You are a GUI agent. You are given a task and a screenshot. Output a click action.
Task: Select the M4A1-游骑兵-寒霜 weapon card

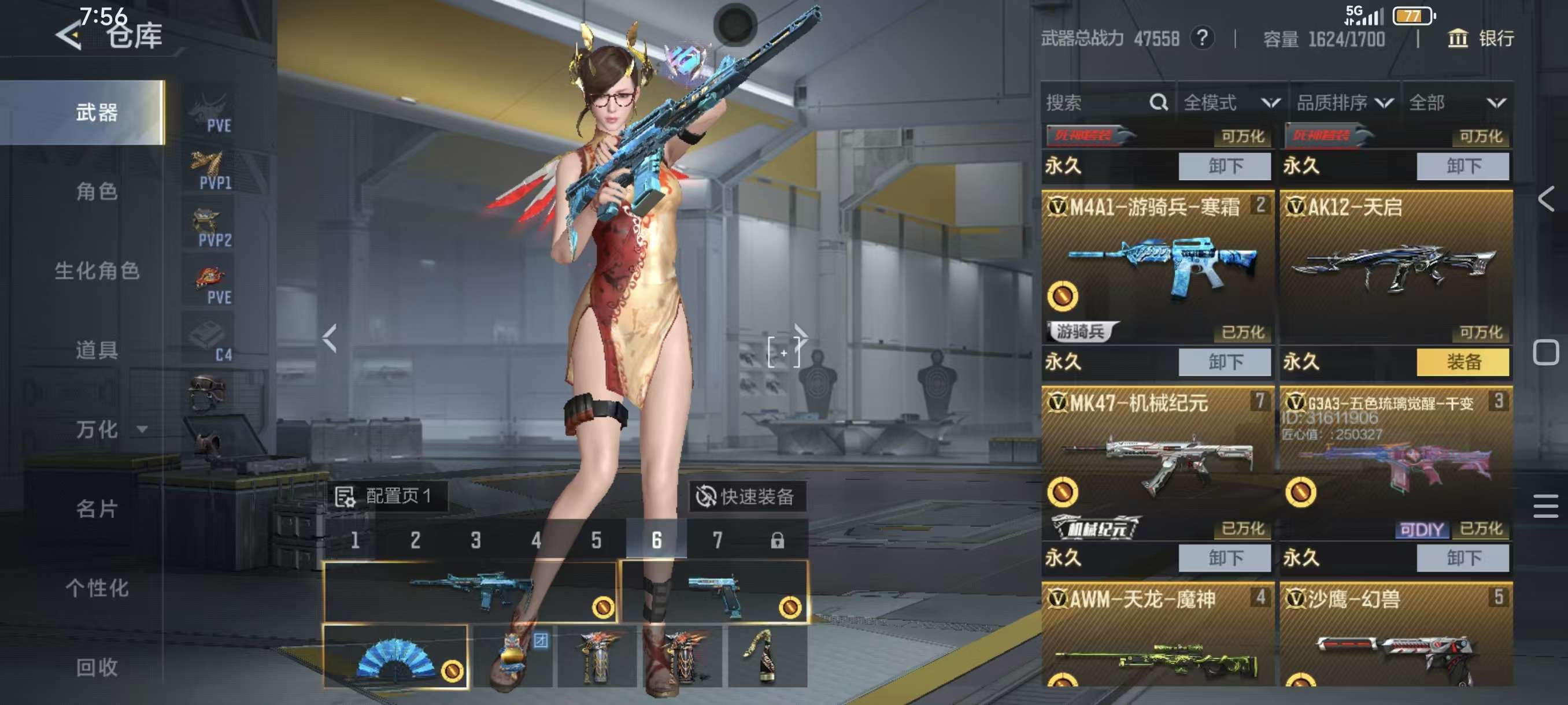point(1156,268)
